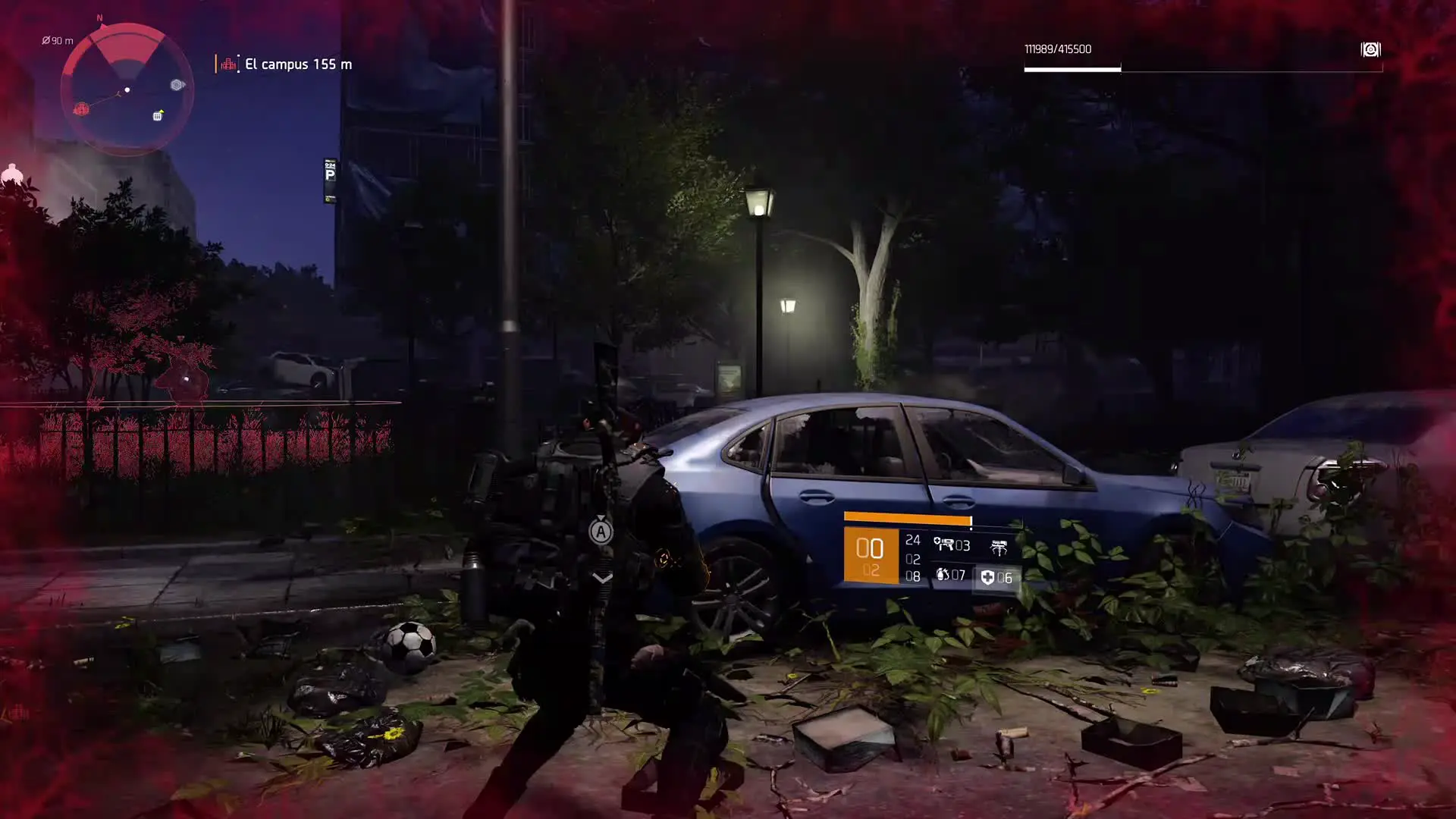
Task: Use the armor kit shield icon
Action: 987,578
